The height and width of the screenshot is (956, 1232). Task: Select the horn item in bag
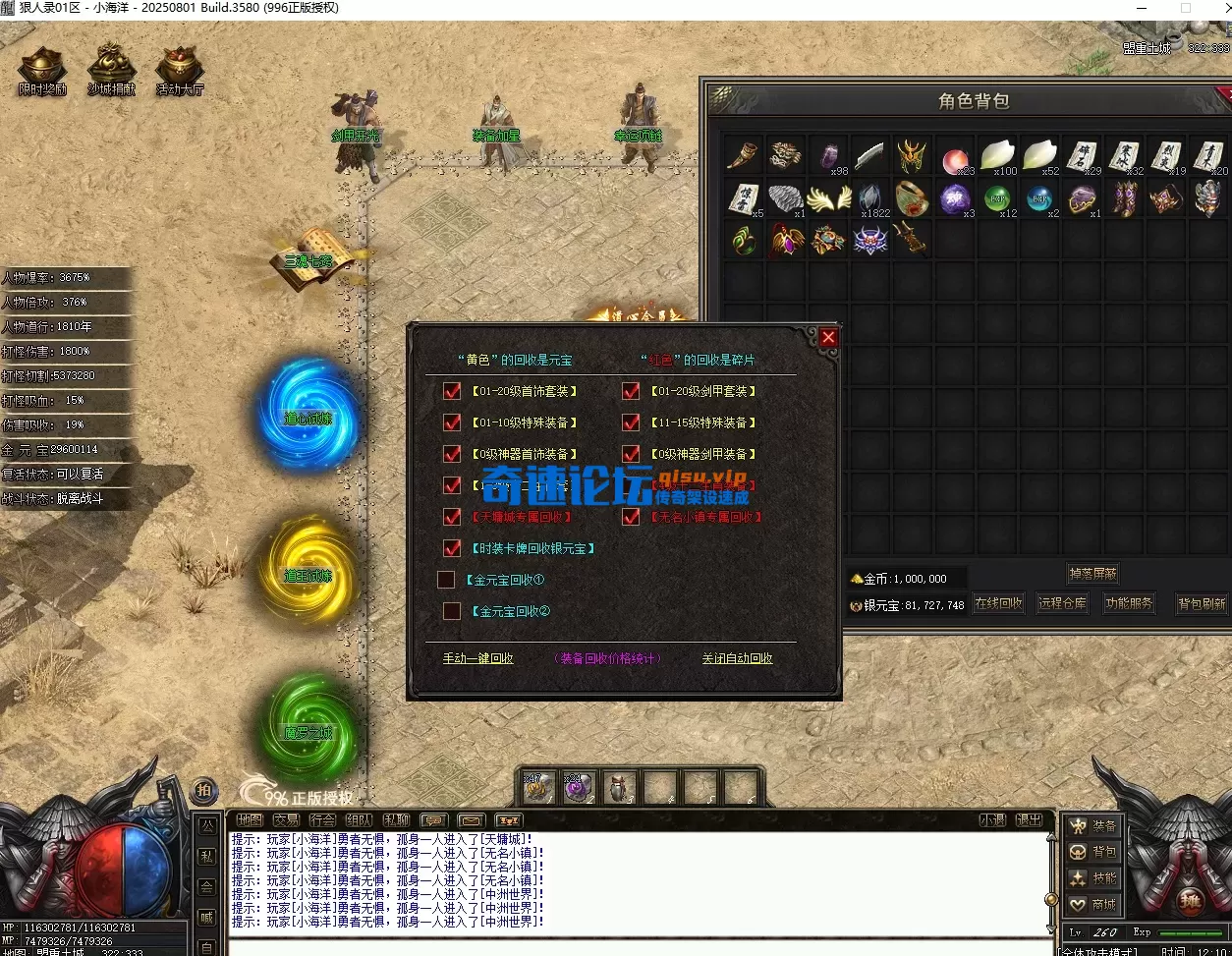coord(744,155)
